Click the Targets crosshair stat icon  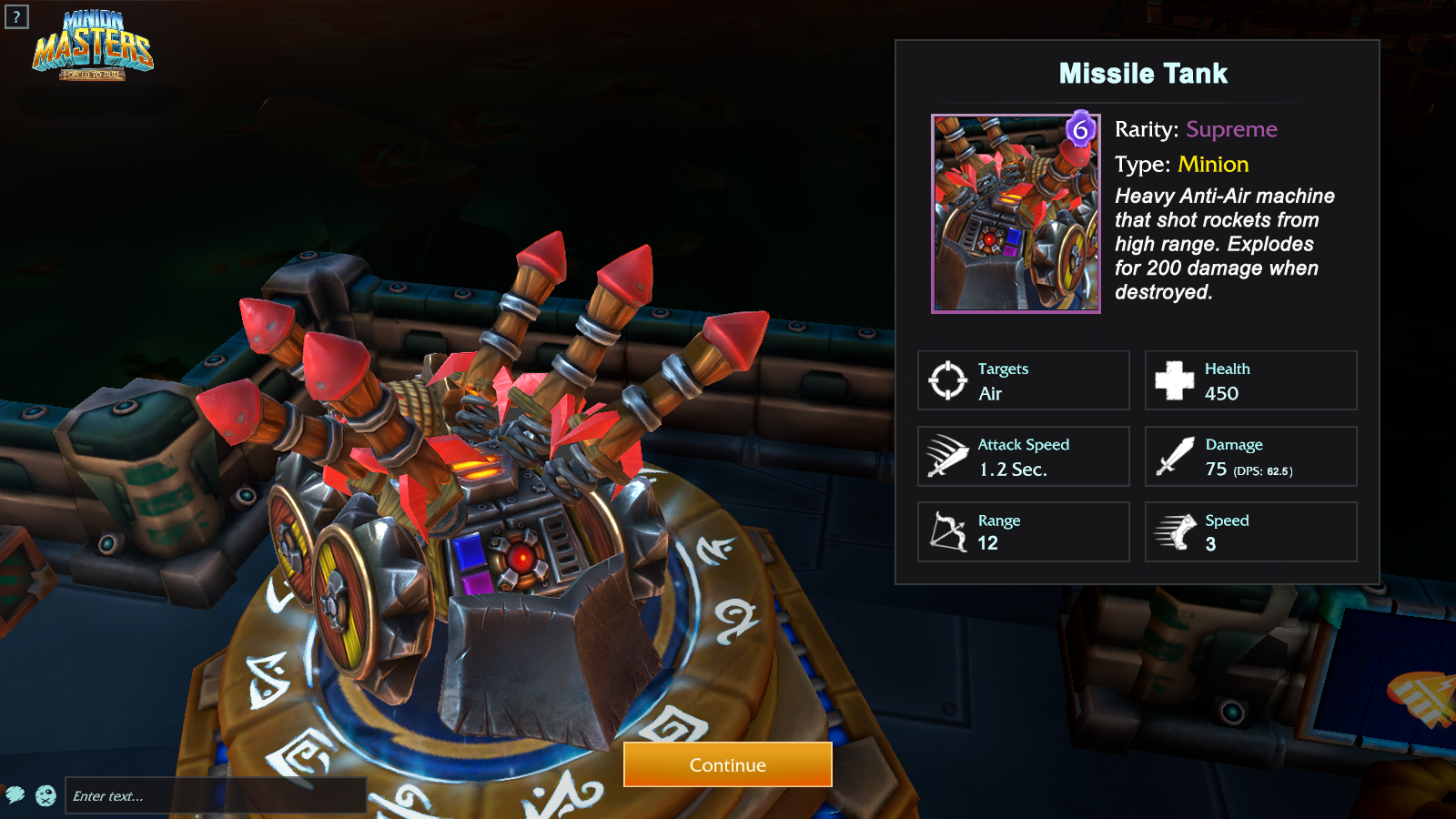point(948,379)
